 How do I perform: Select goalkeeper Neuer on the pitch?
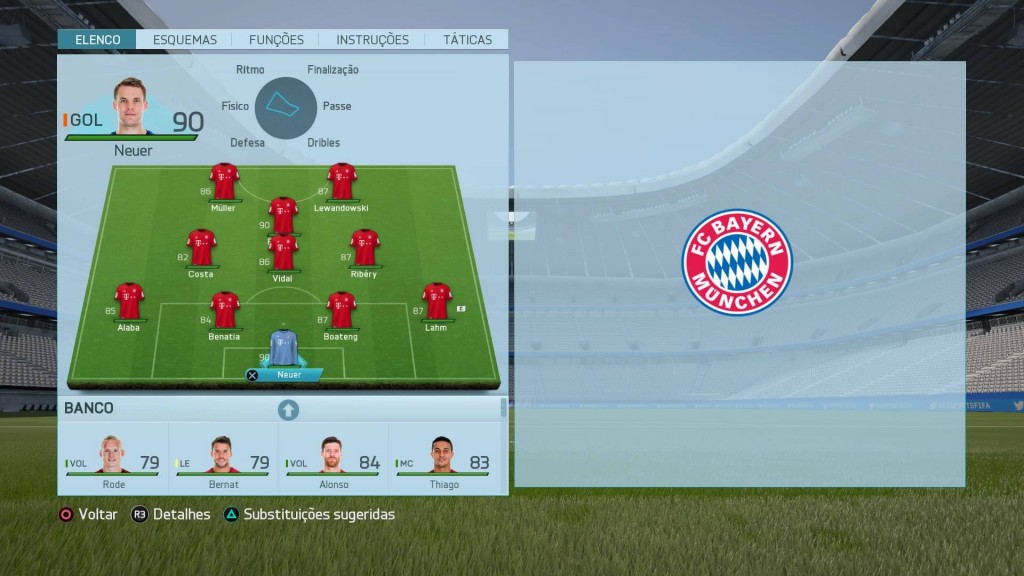pyautogui.click(x=283, y=348)
